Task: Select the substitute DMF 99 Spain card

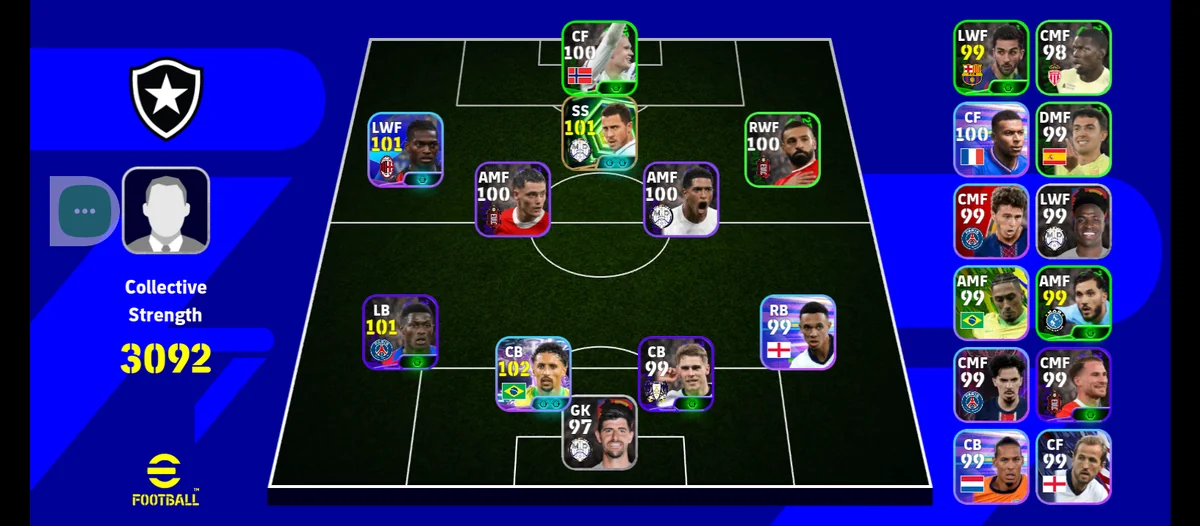Action: [1073, 138]
